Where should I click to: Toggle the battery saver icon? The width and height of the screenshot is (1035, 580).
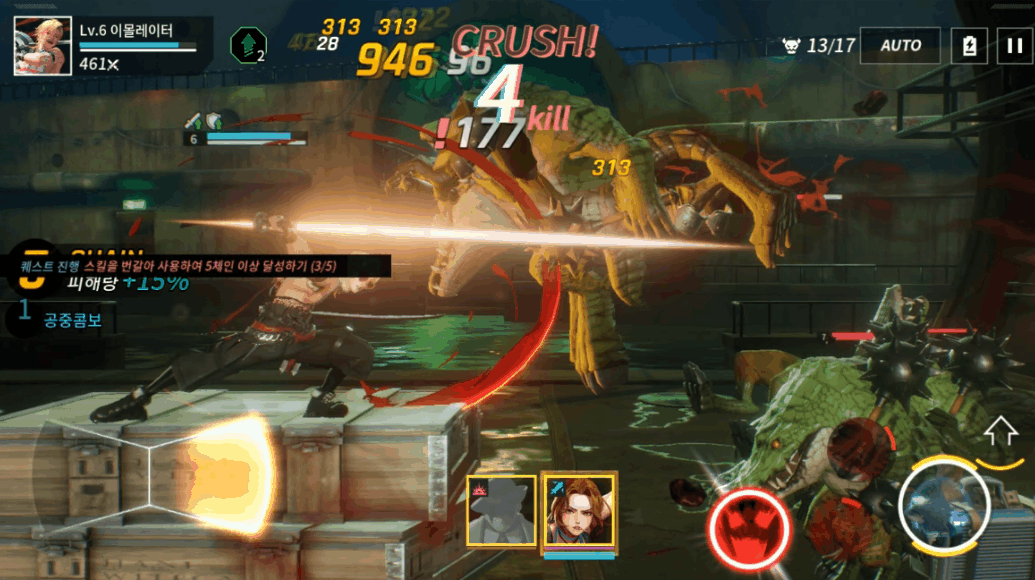click(968, 46)
